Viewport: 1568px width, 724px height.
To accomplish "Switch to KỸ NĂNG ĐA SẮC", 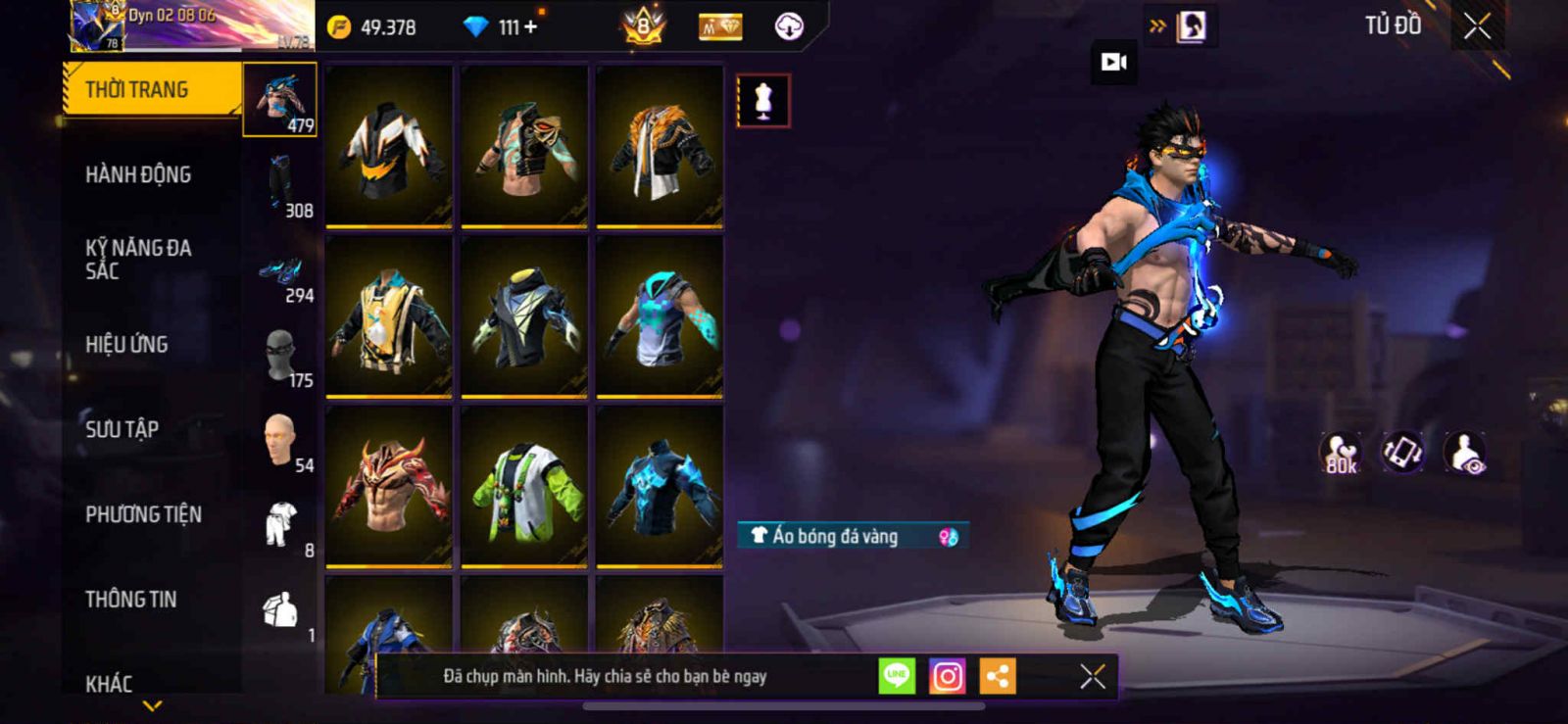I will [138, 260].
